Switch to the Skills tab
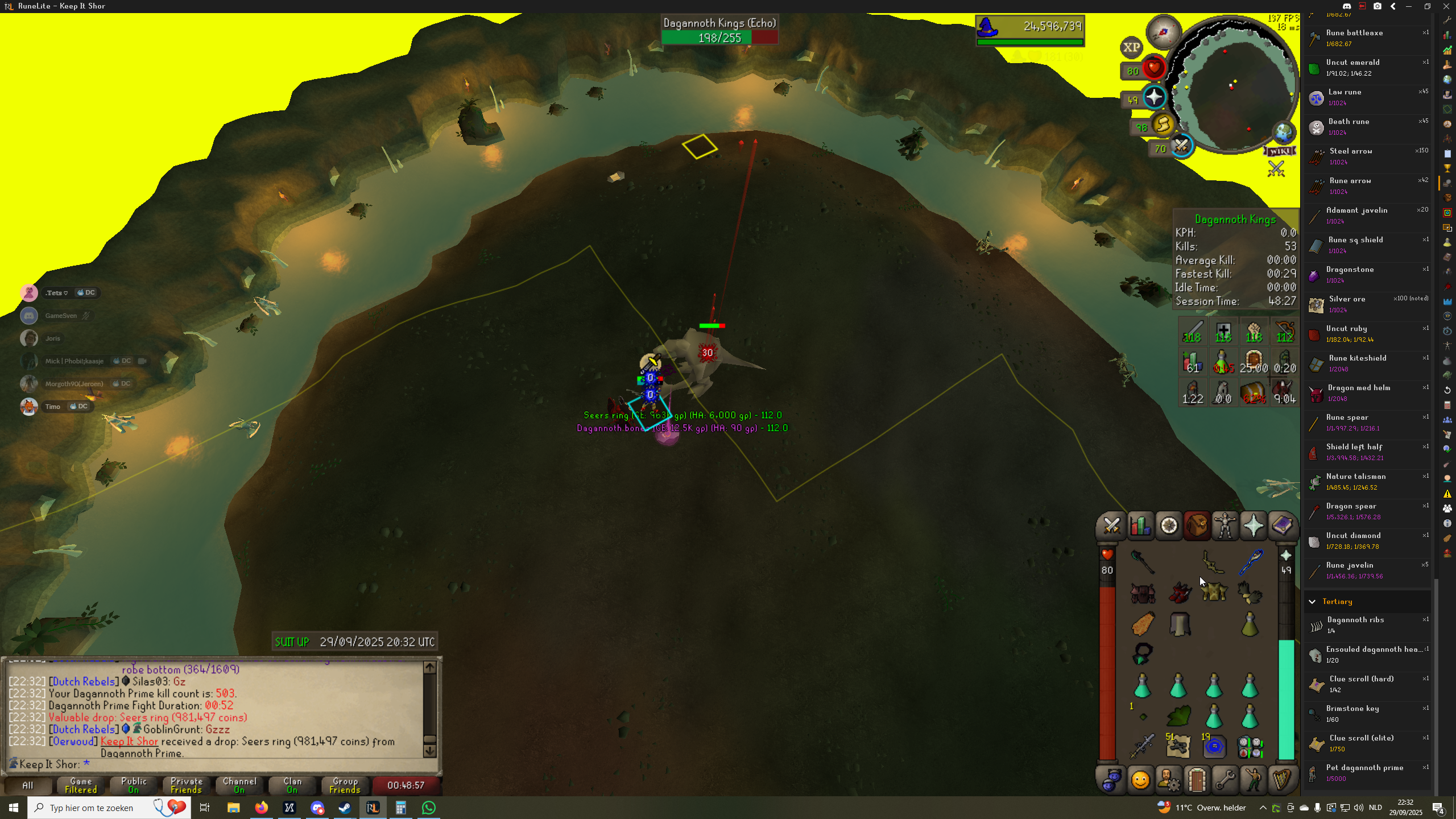Image resolution: width=1456 pixels, height=819 pixels. (x=1140, y=526)
